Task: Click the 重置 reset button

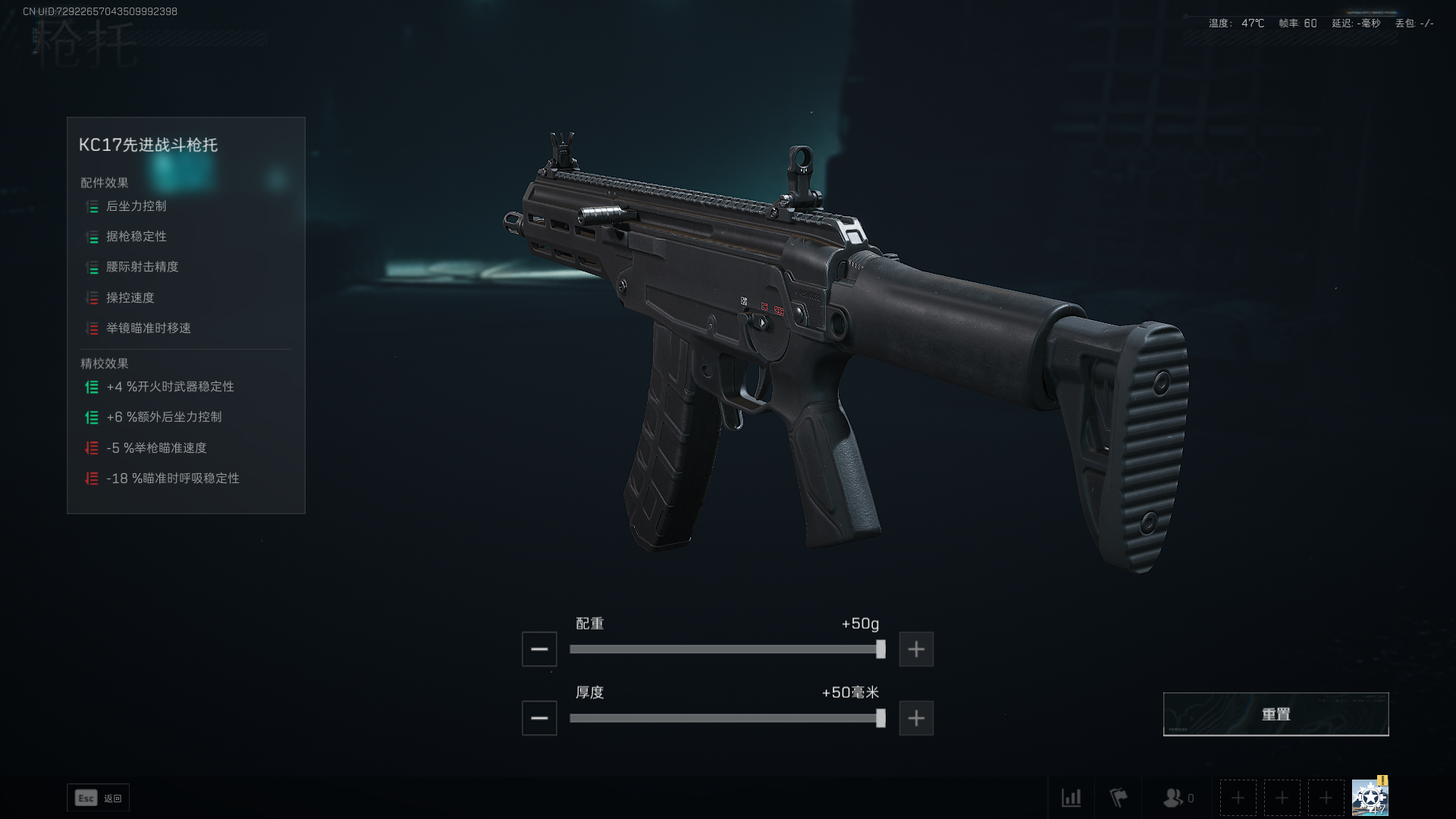Action: click(x=1276, y=714)
